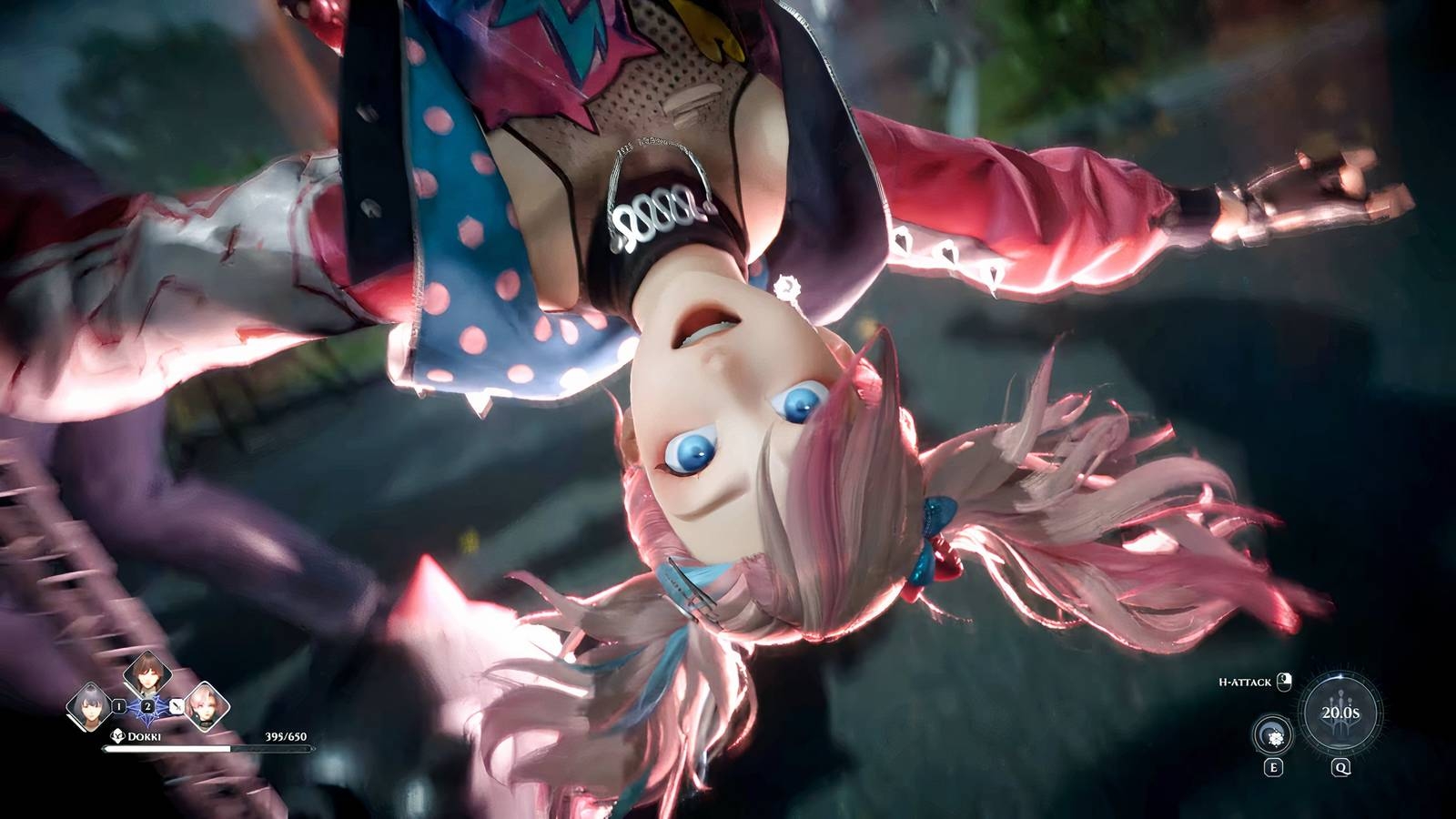Click the 20.0s cooldown timer readout
Screen dimensions: 1456x819
tap(1340, 713)
